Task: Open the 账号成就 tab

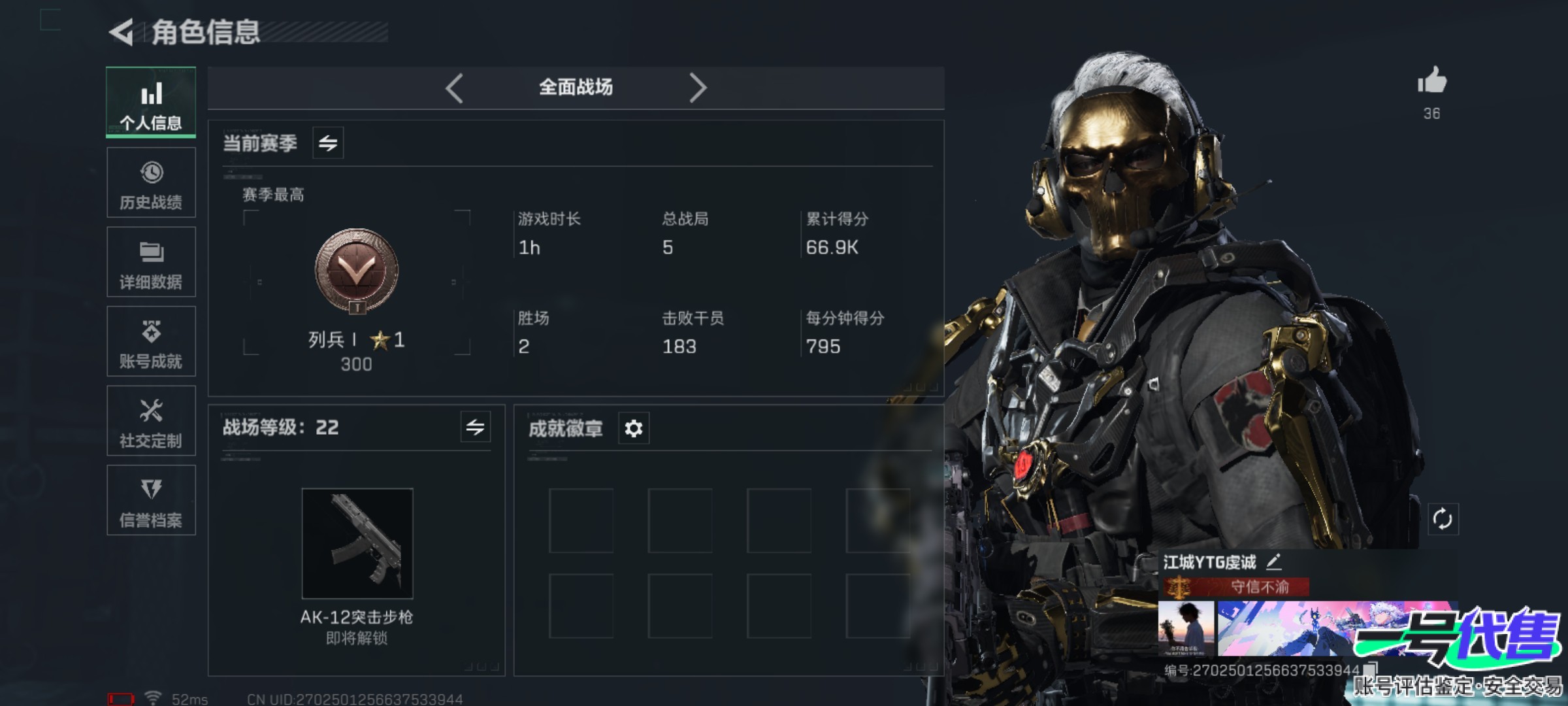Action: click(x=151, y=341)
